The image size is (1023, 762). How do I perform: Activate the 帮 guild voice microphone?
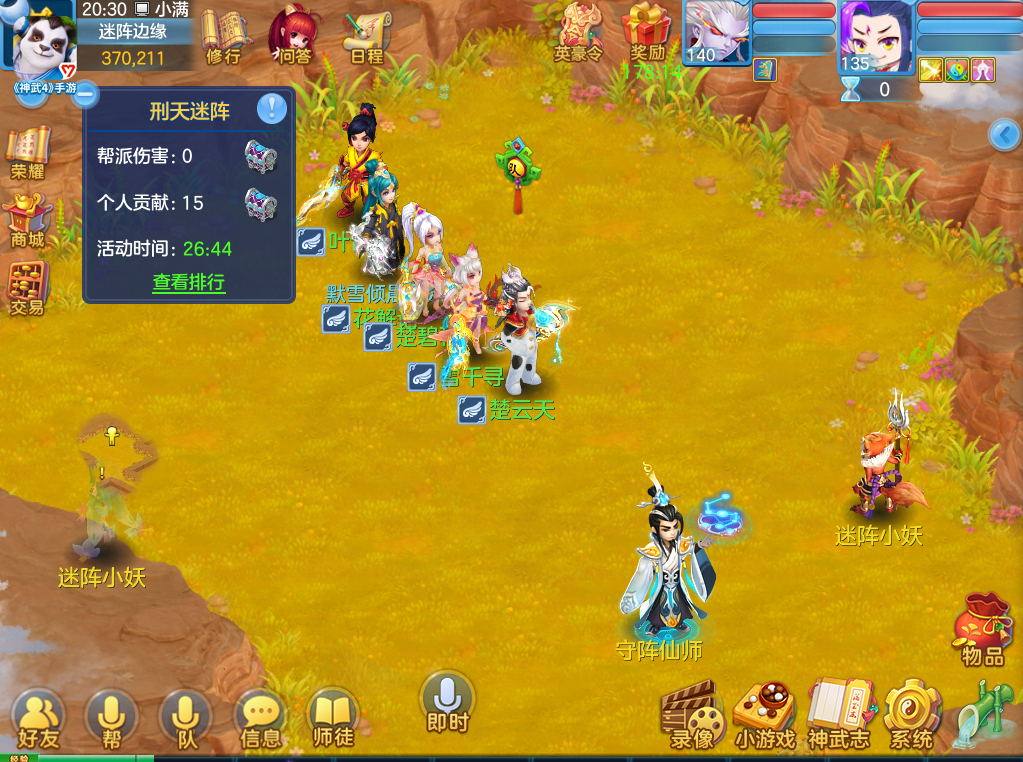111,718
